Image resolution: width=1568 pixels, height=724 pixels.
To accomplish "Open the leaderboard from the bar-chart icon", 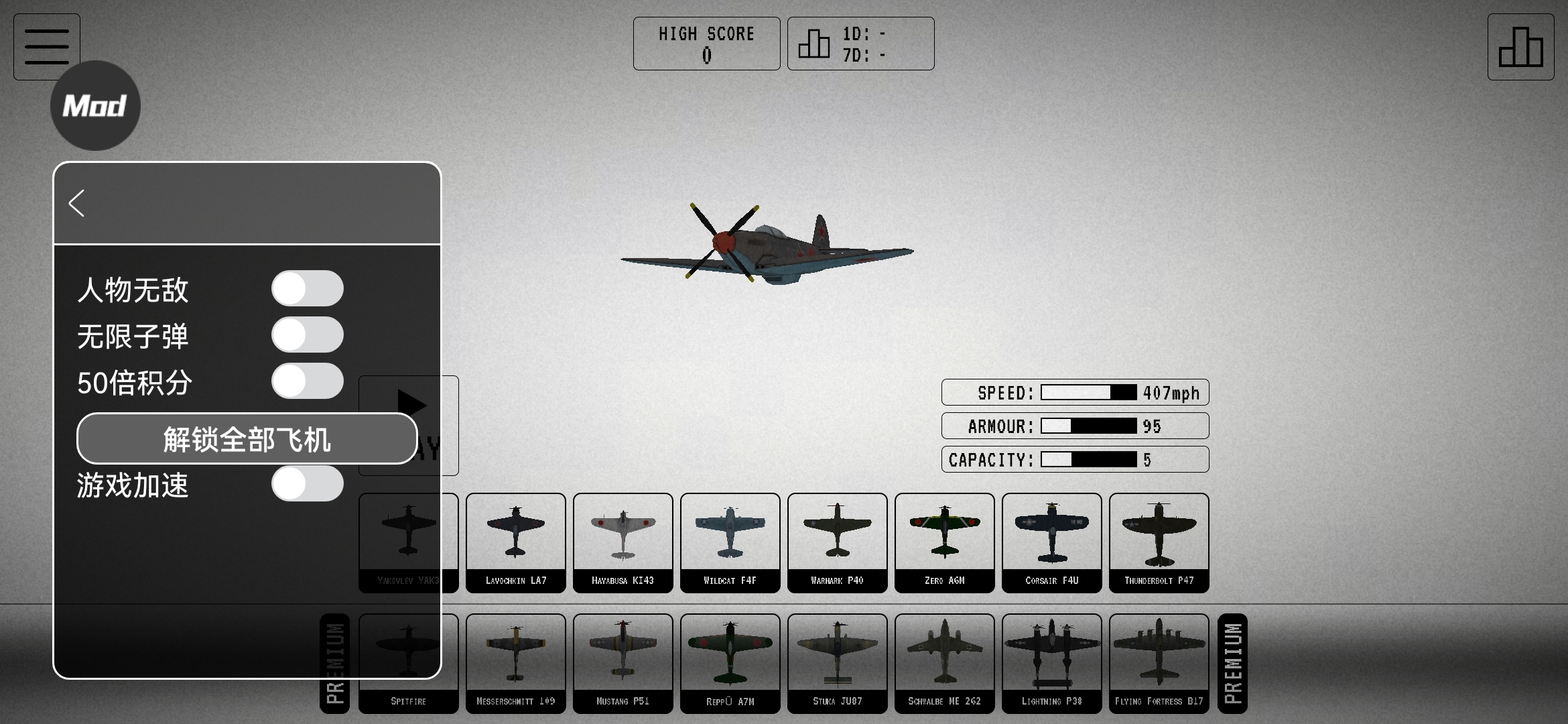I will pos(1520,47).
